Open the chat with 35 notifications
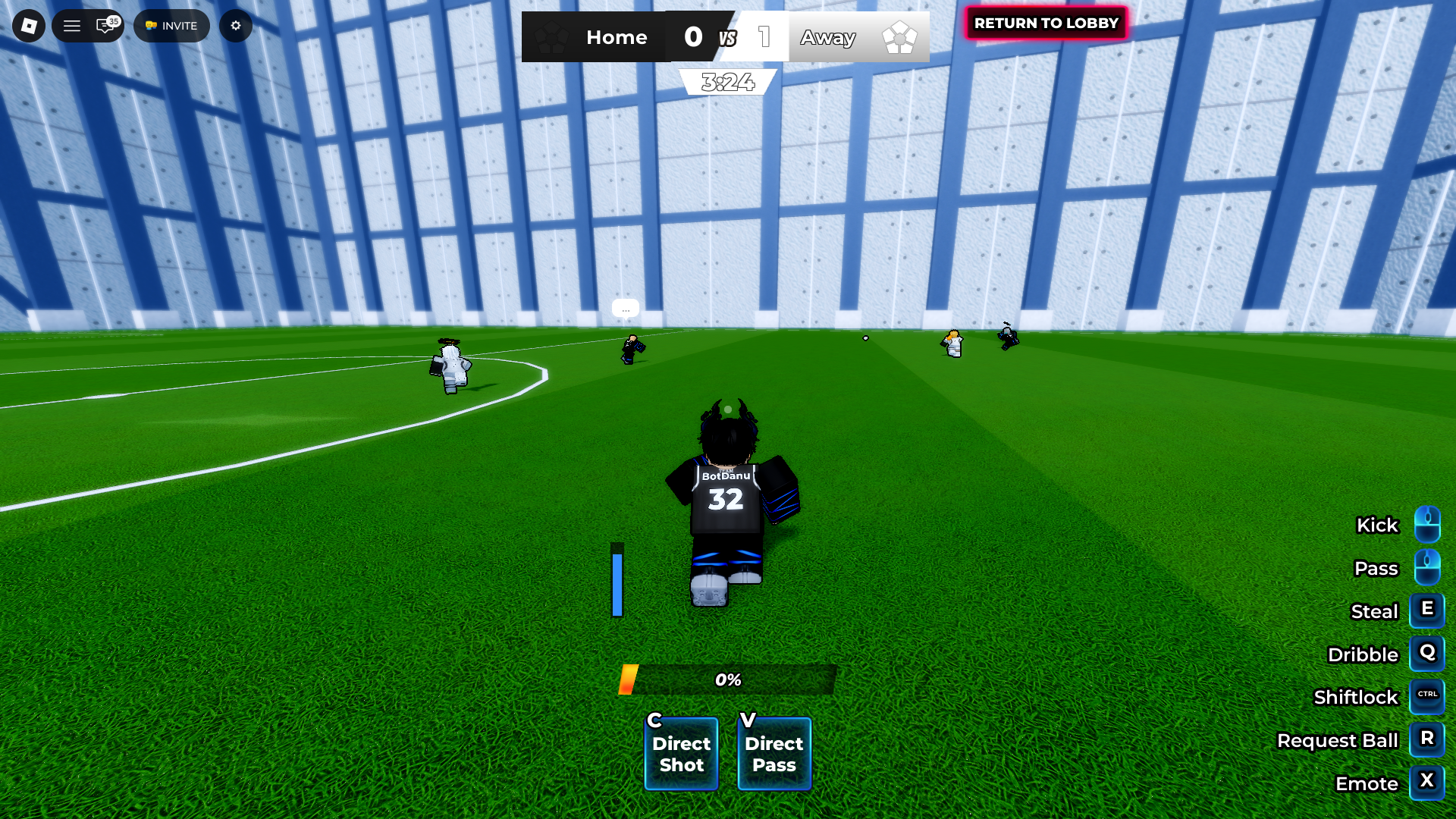Viewport: 1456px width, 819px height. tap(105, 26)
